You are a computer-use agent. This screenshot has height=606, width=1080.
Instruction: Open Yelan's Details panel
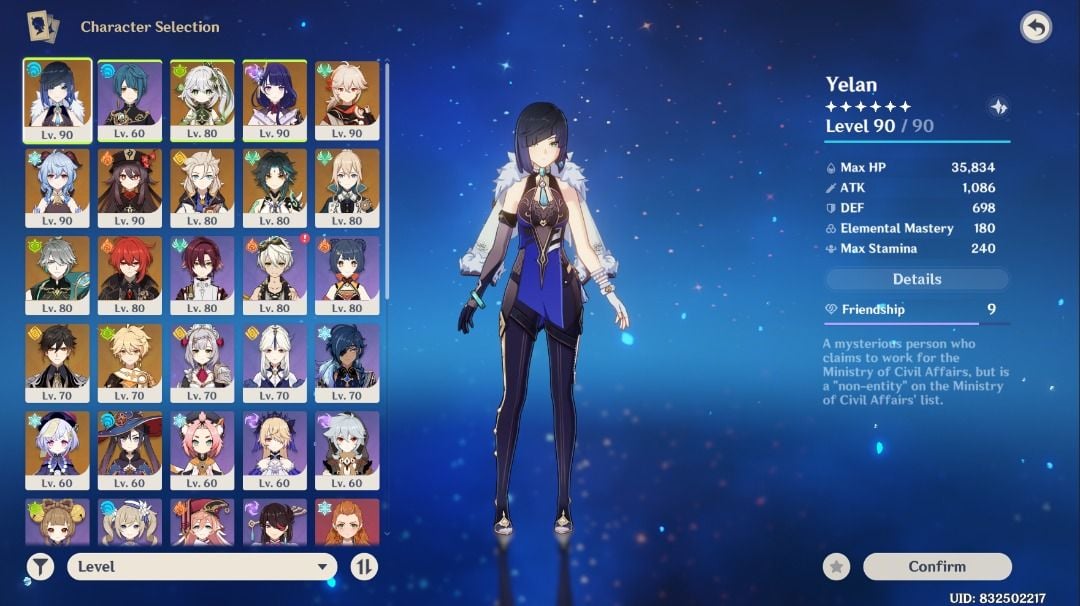[917, 279]
